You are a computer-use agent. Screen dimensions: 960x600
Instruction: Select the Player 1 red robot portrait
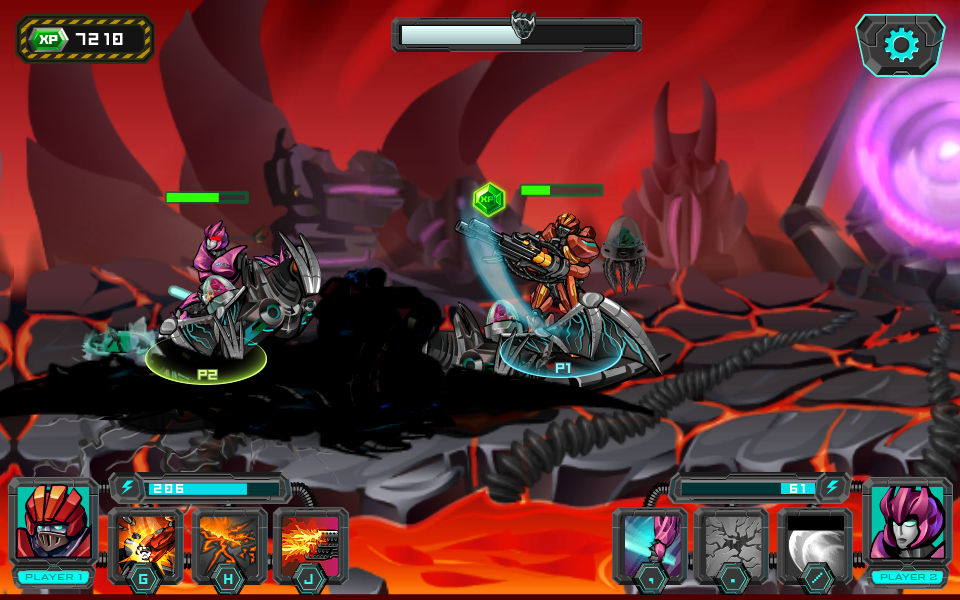click(53, 524)
